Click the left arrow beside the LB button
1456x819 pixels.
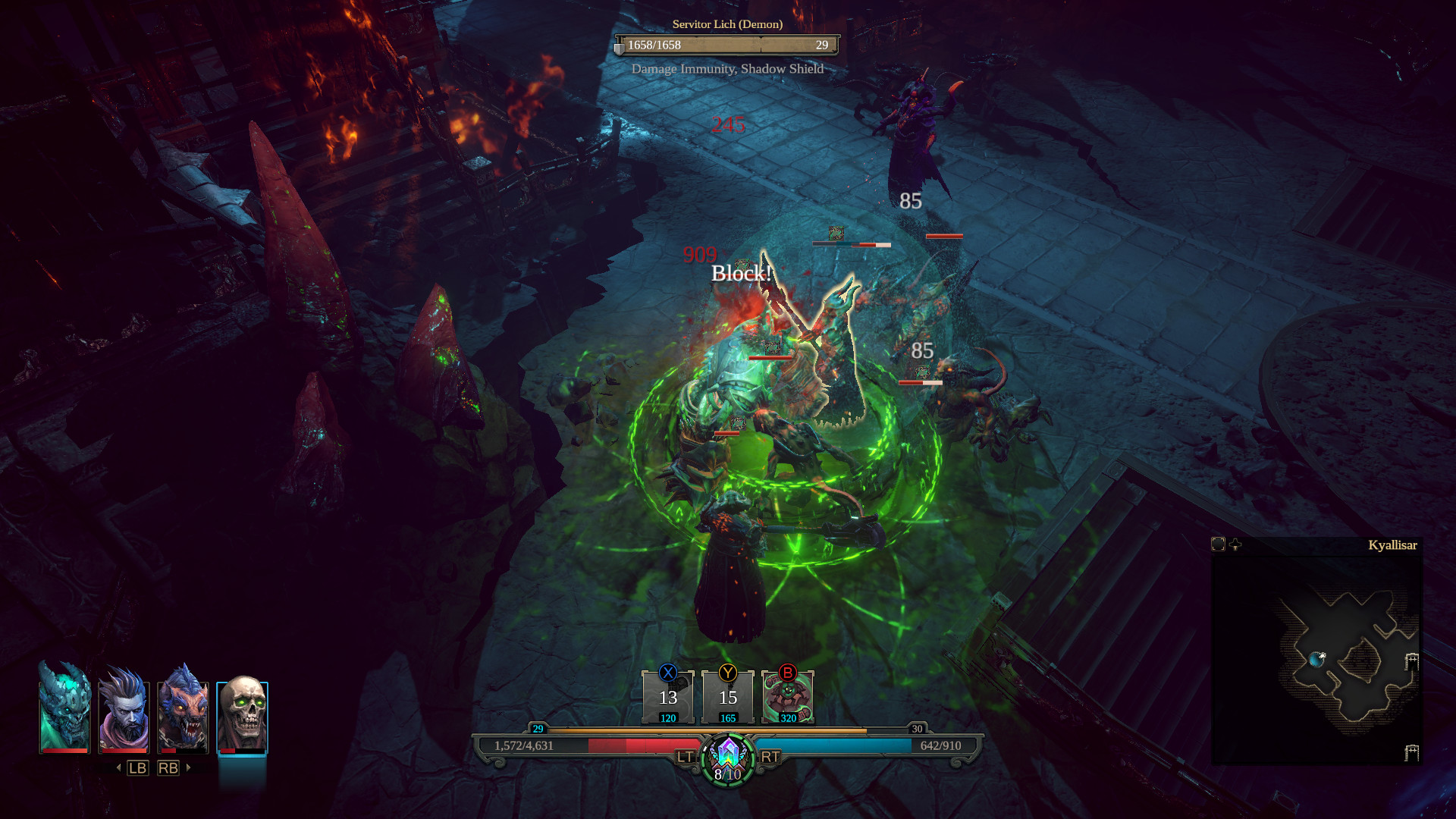(x=119, y=767)
